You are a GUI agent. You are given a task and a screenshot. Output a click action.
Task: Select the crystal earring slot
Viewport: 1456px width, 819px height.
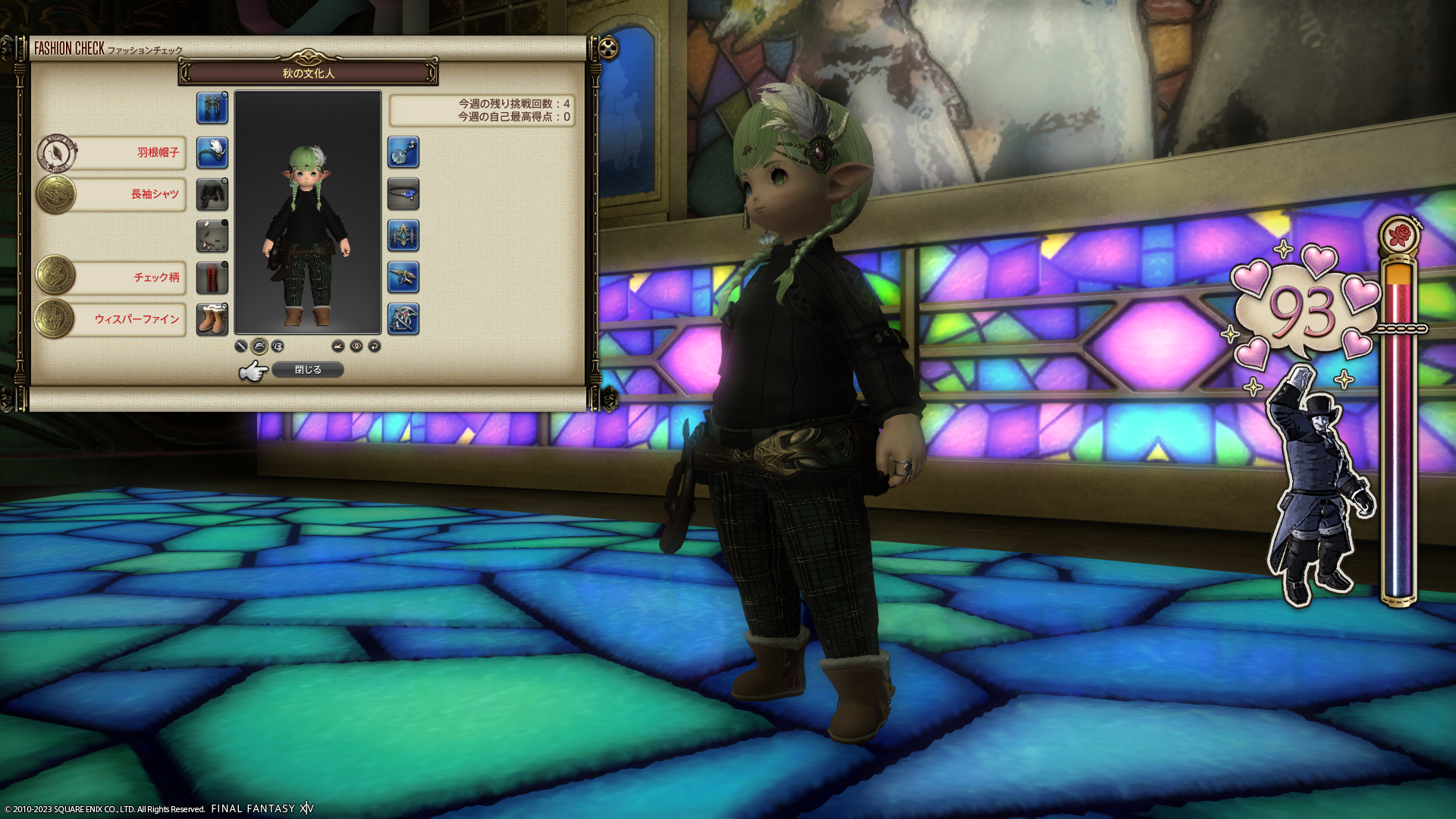pyautogui.click(x=403, y=152)
